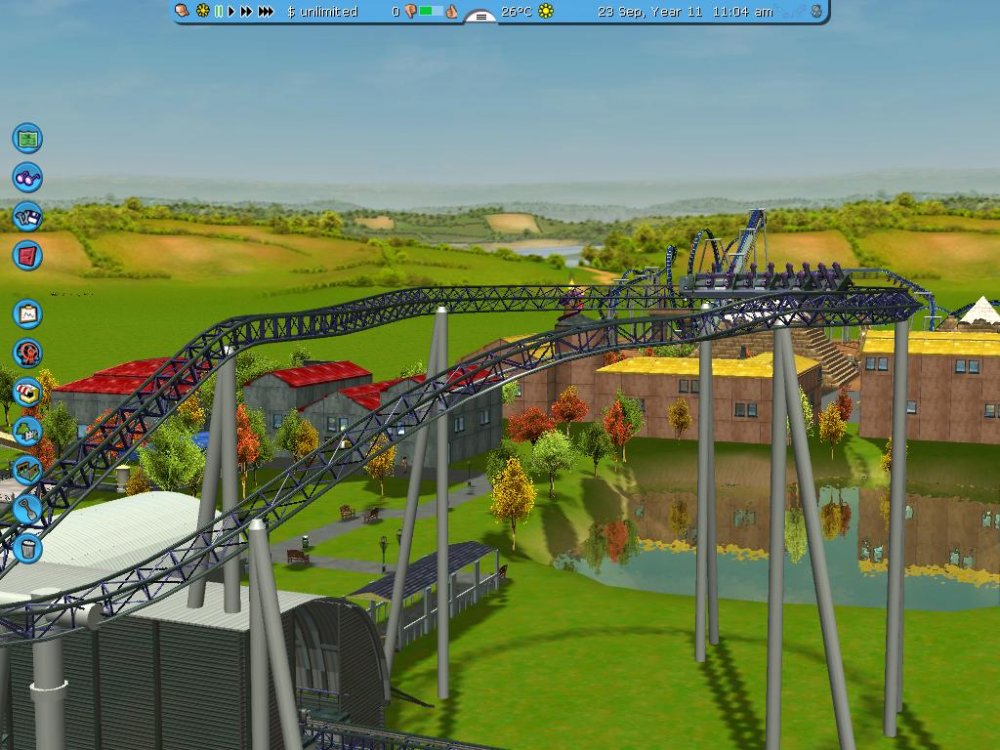Open the rides menu (Ferris wheel icon)

(x=27, y=353)
